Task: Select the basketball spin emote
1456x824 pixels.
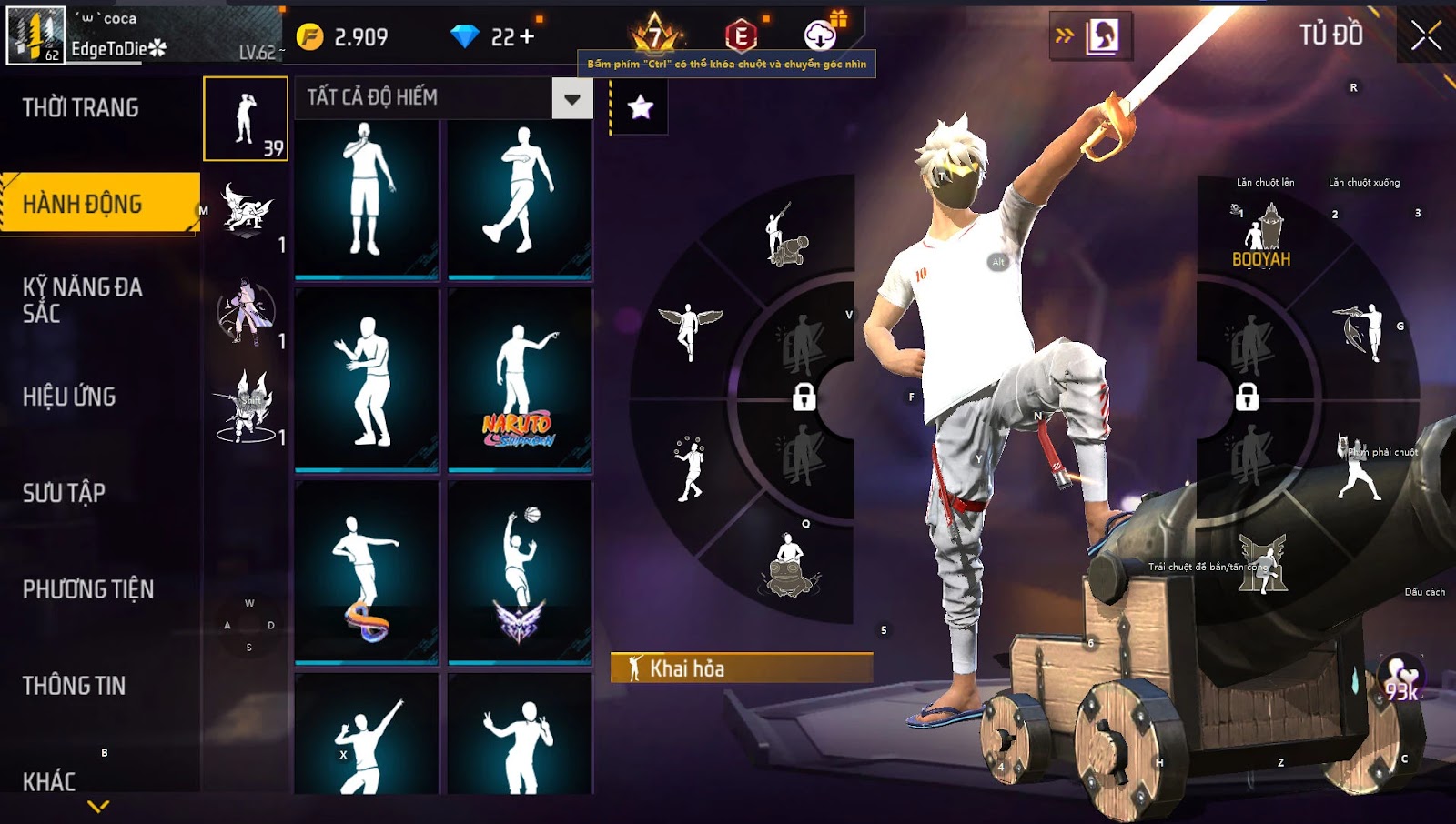Action: (x=520, y=573)
